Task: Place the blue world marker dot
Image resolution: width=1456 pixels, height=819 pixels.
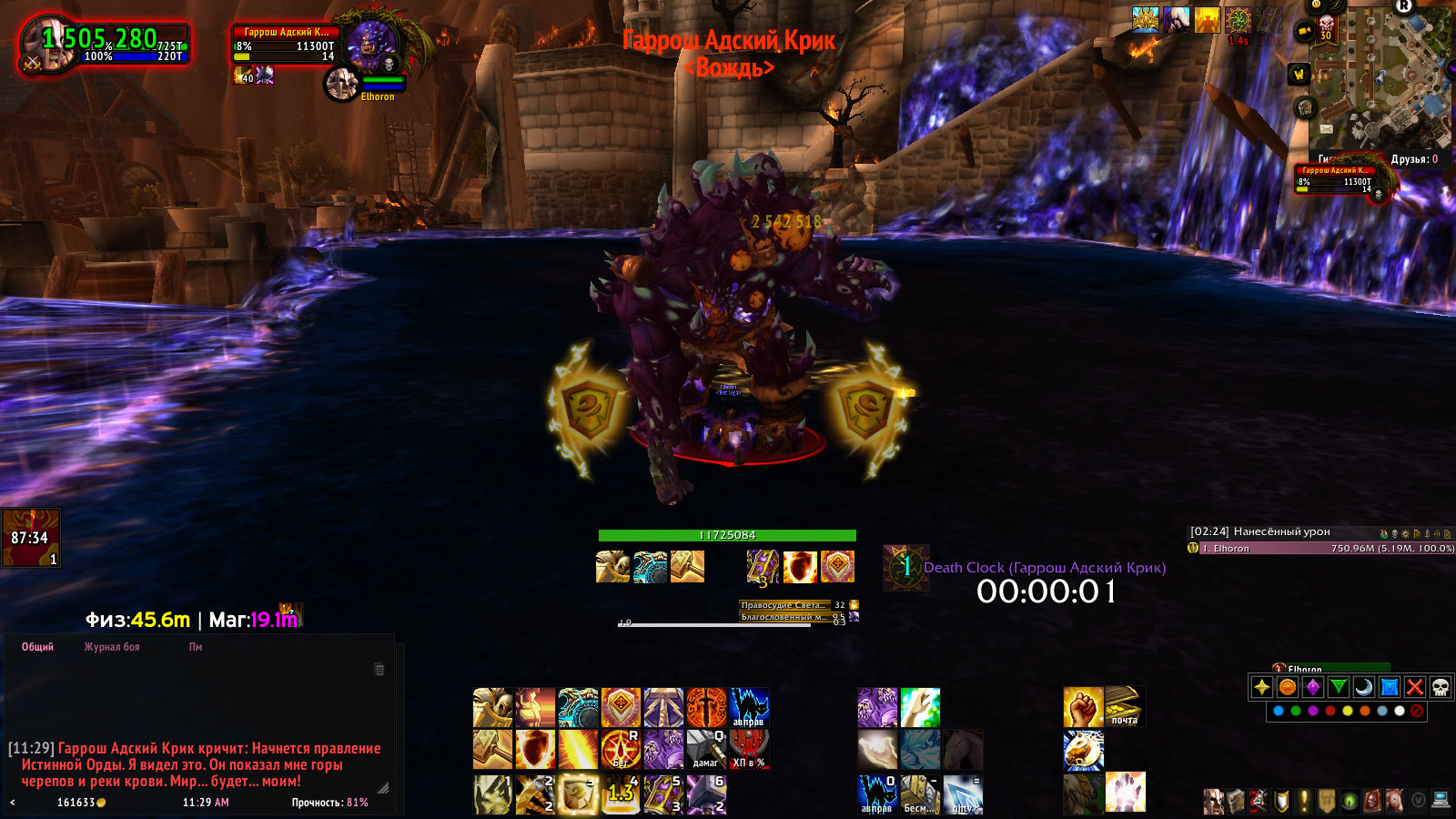Action: [1279, 711]
